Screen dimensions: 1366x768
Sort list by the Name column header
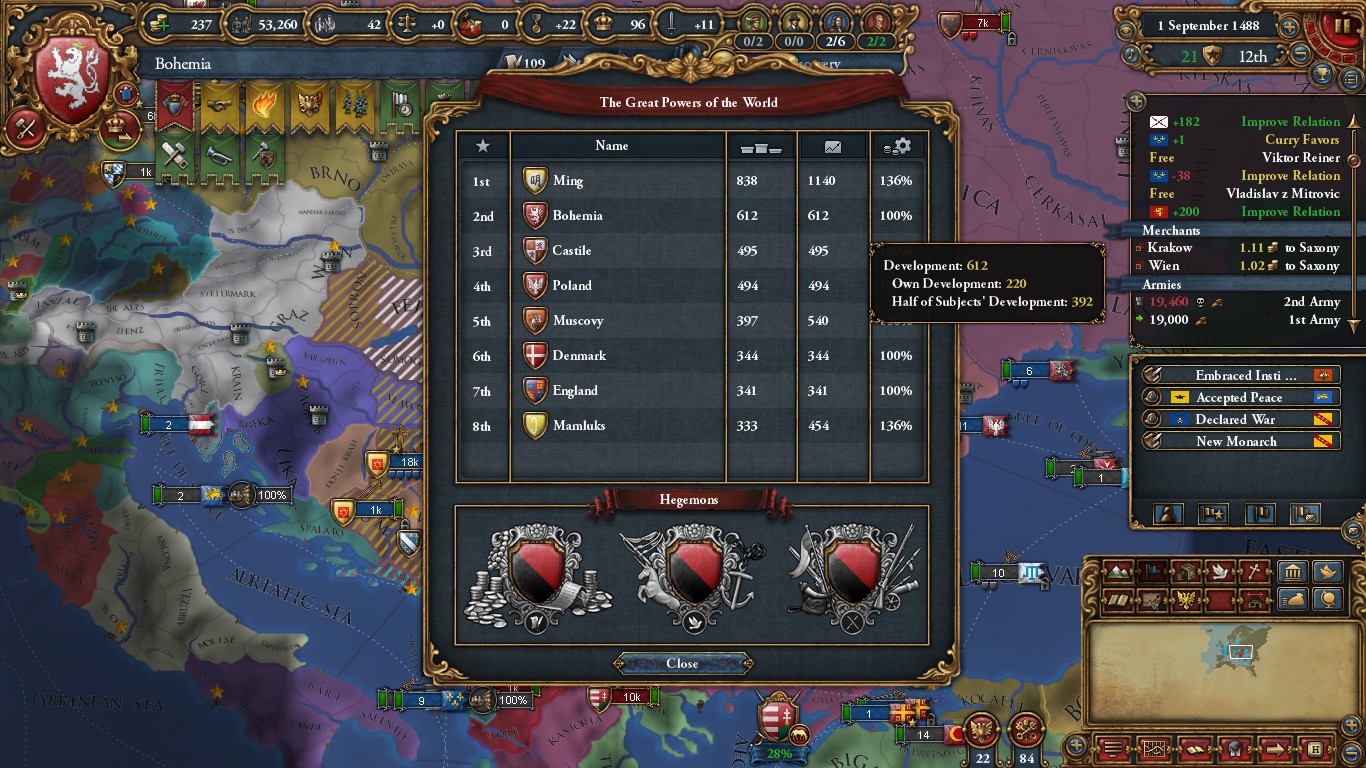coord(612,146)
